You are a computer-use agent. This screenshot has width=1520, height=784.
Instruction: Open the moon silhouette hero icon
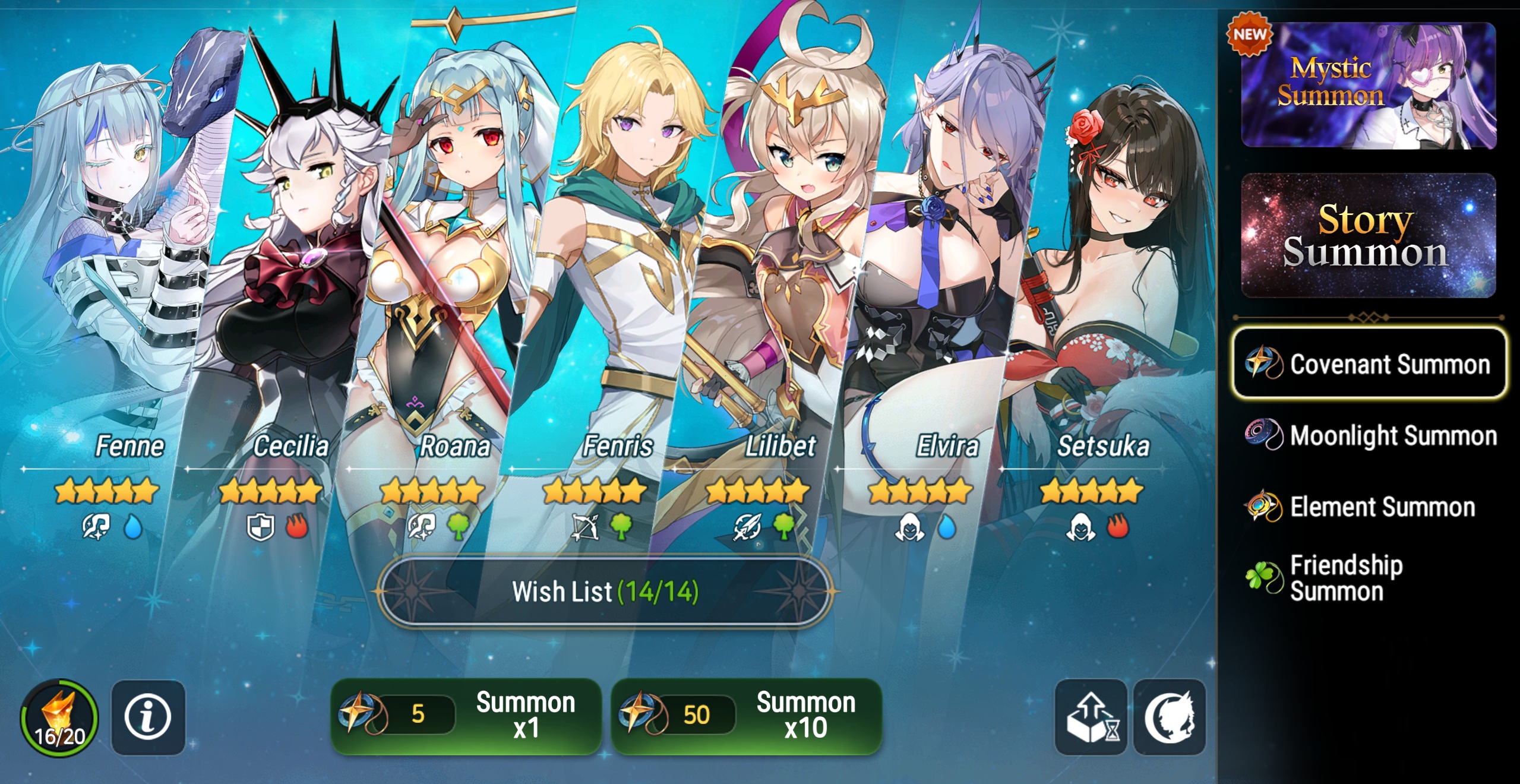pos(1169,717)
